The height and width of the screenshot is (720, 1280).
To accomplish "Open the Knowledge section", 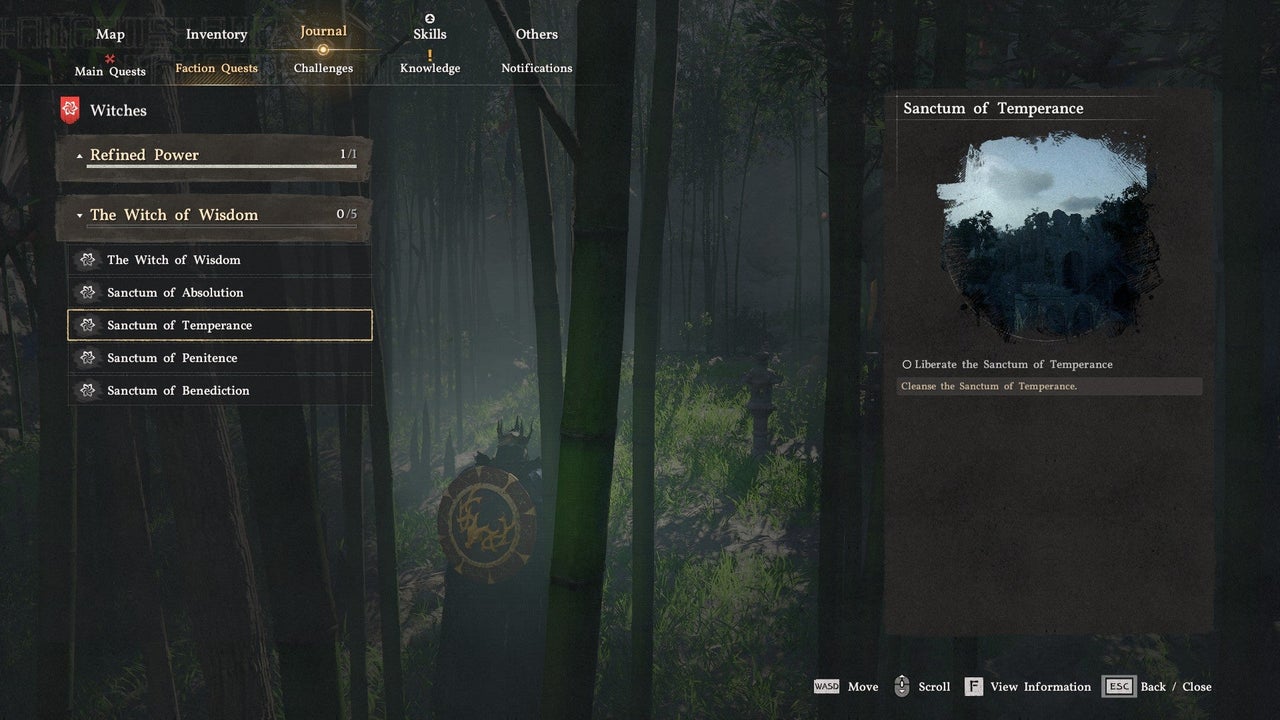I will [x=430, y=68].
